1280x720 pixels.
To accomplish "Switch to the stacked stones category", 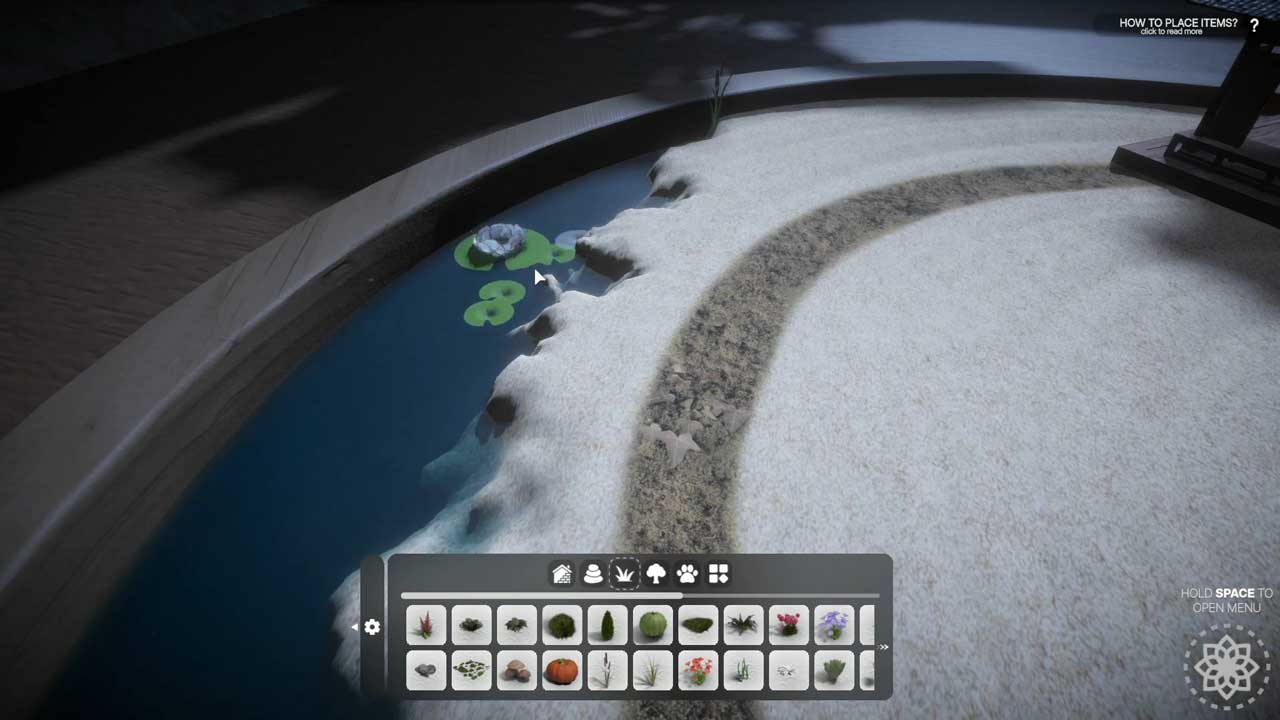I will pyautogui.click(x=593, y=574).
